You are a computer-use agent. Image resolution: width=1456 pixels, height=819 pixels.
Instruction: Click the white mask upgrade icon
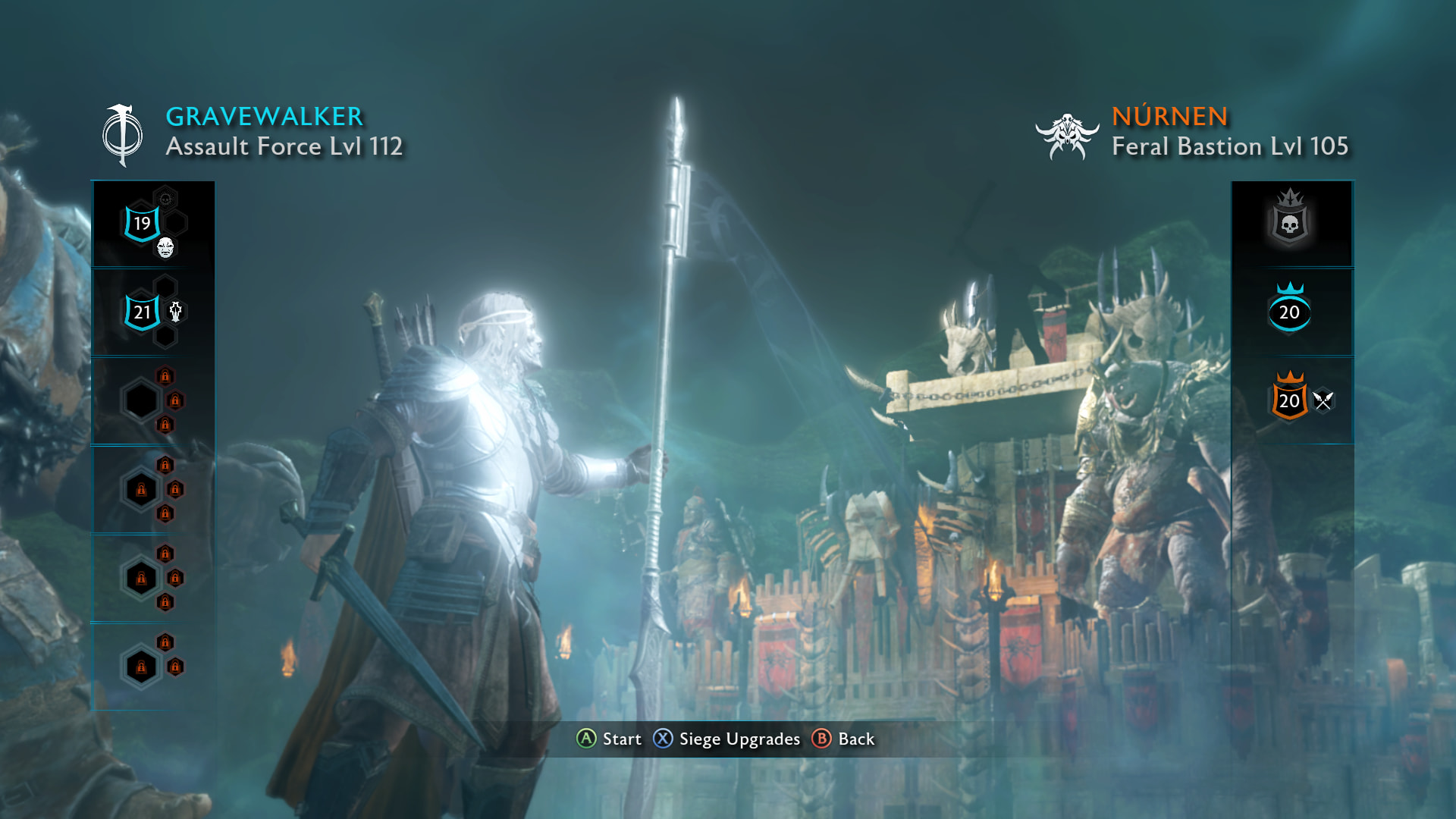[165, 247]
